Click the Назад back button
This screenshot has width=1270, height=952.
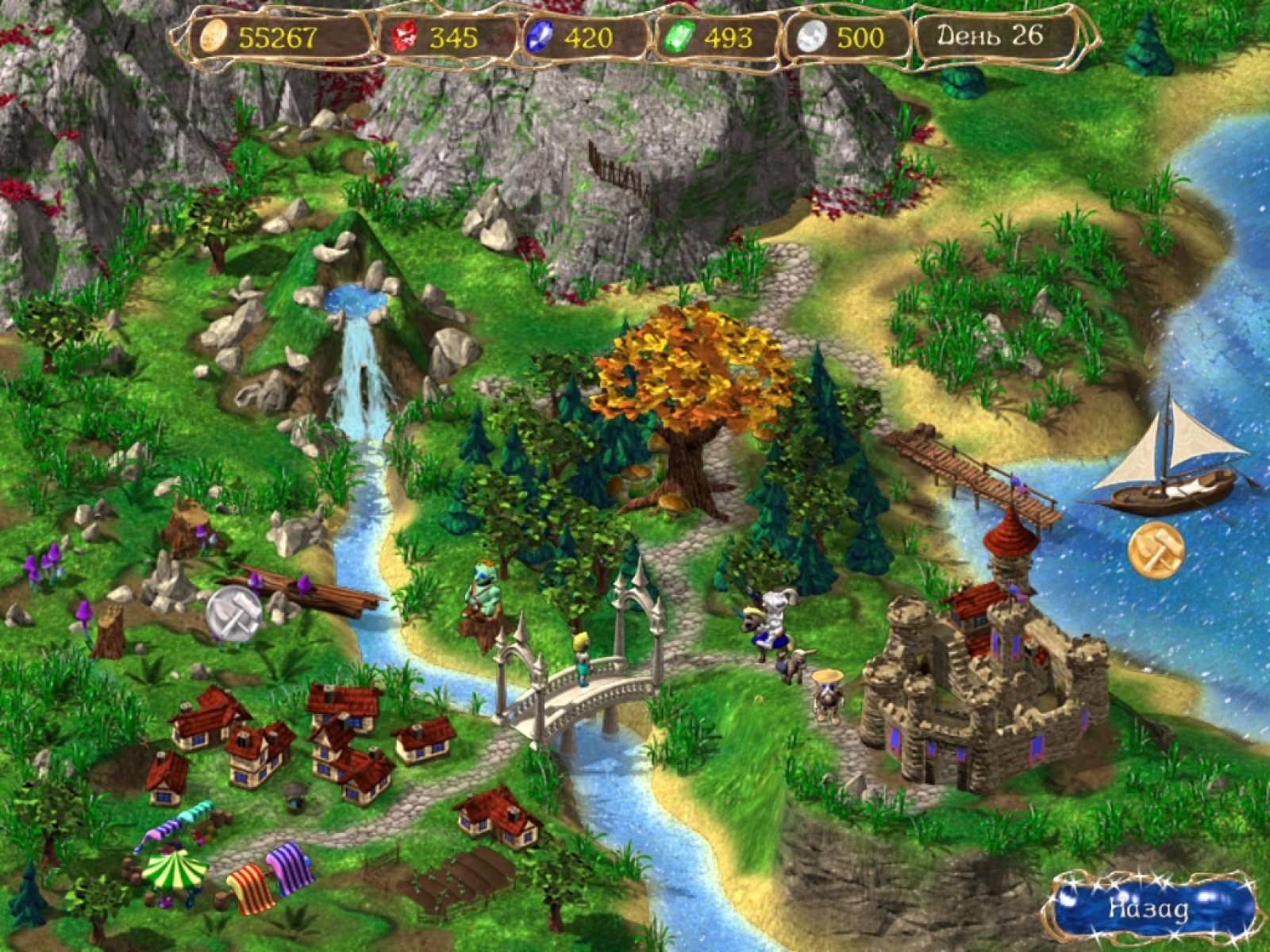pos(1150,908)
